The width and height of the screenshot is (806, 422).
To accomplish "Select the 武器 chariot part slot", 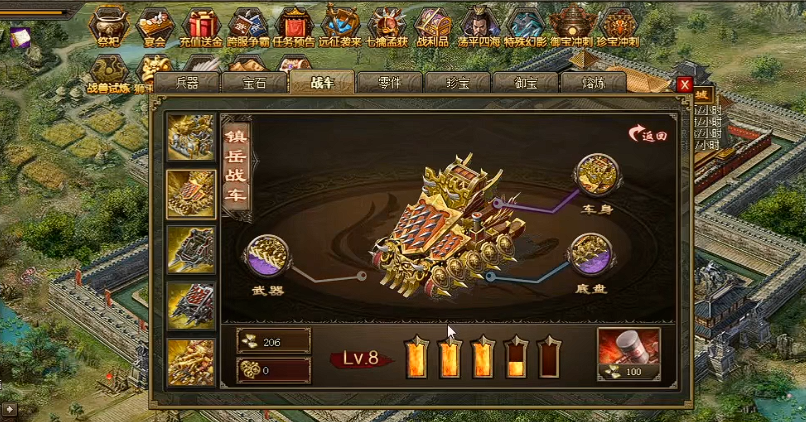I will click(267, 257).
